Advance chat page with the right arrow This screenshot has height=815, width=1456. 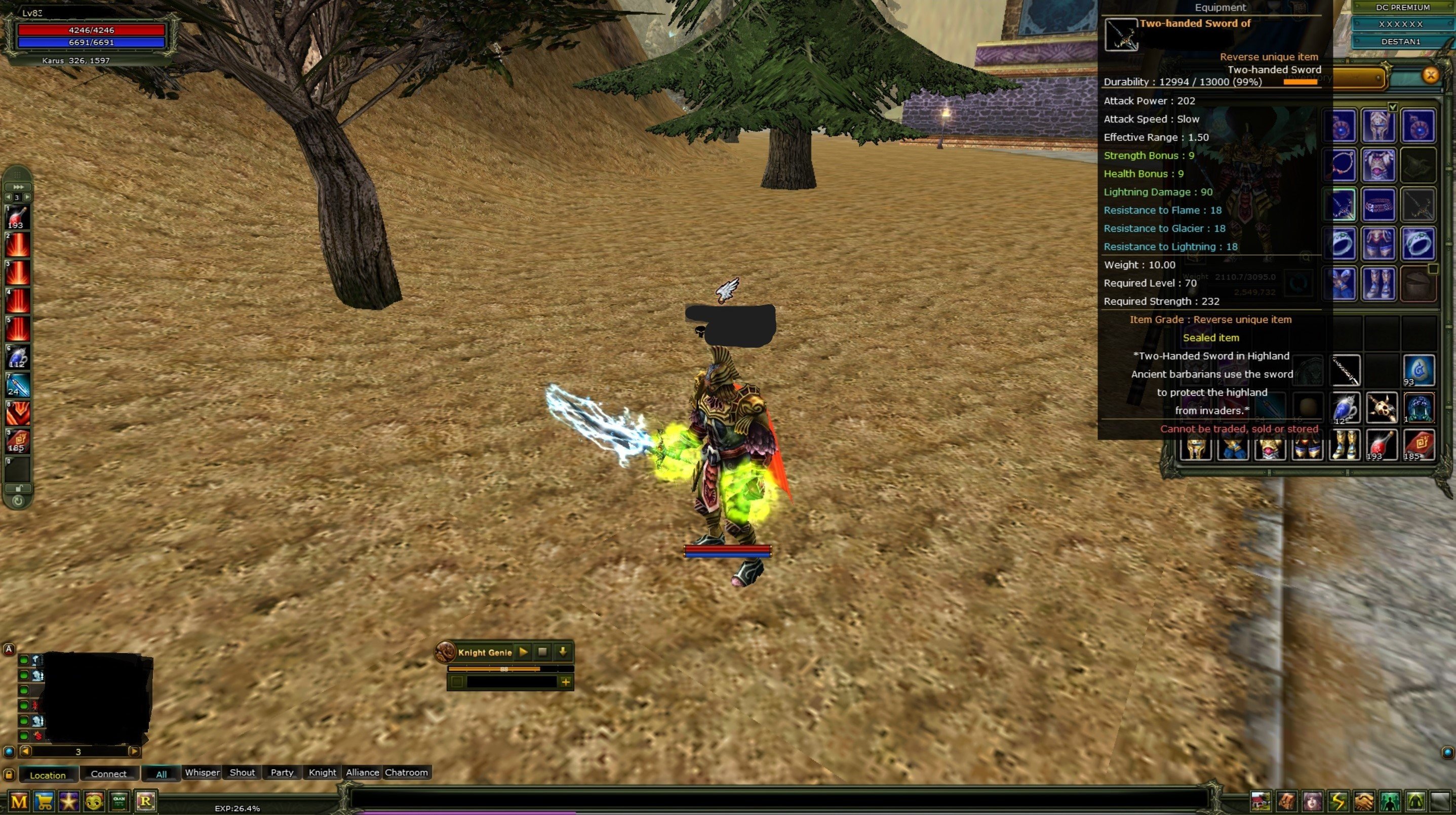(135, 752)
